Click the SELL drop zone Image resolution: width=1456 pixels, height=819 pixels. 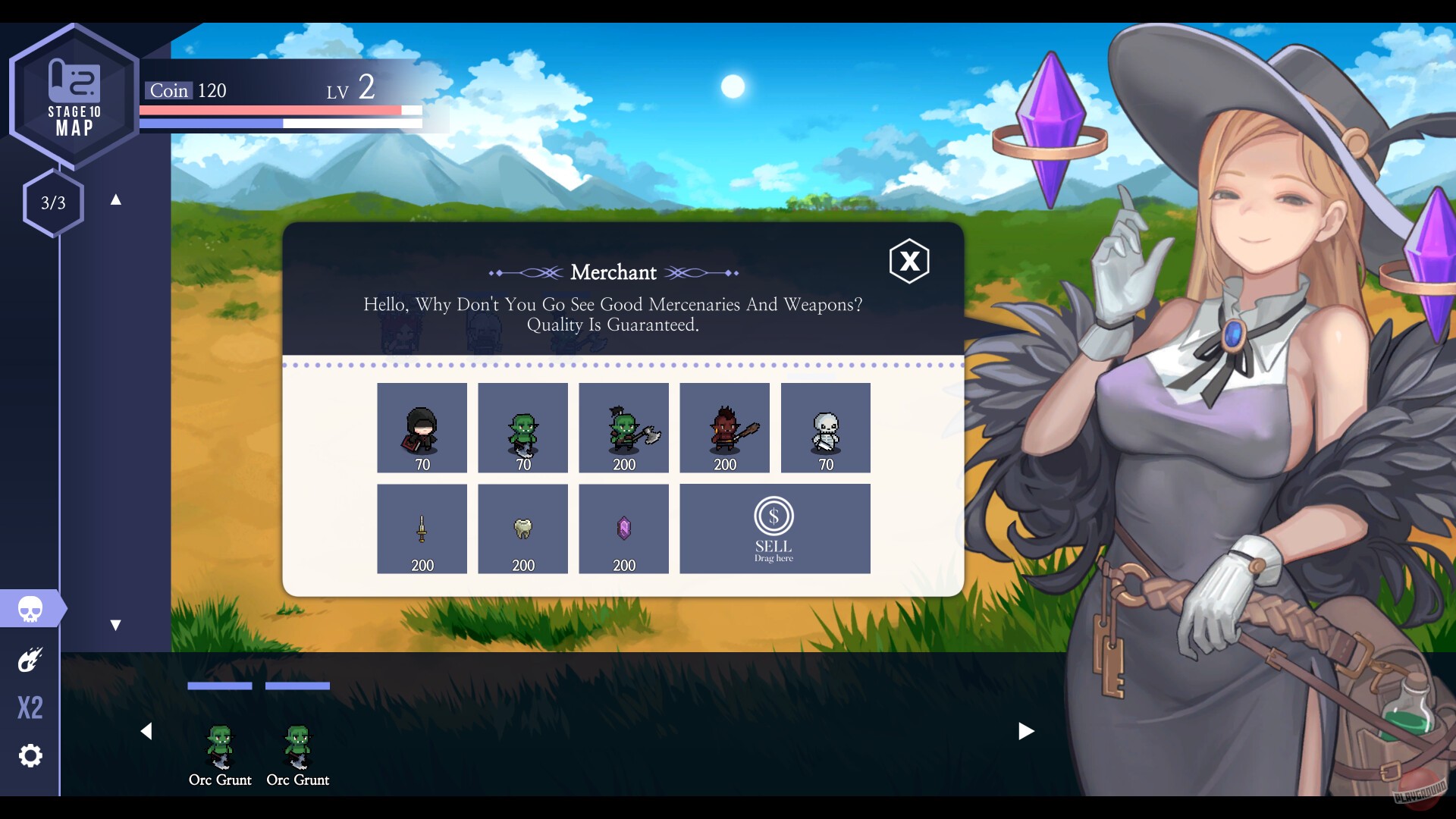tap(774, 529)
